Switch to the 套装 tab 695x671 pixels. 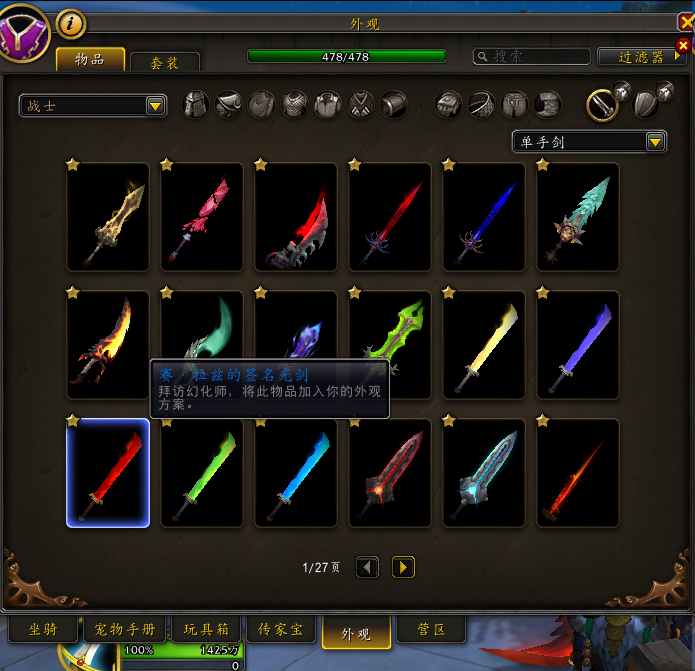point(165,62)
